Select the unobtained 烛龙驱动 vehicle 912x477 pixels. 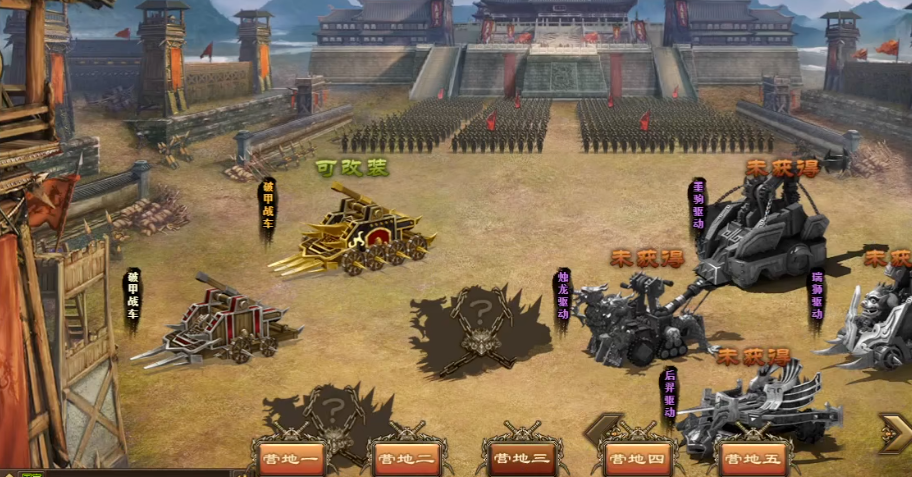pyautogui.click(x=635, y=318)
